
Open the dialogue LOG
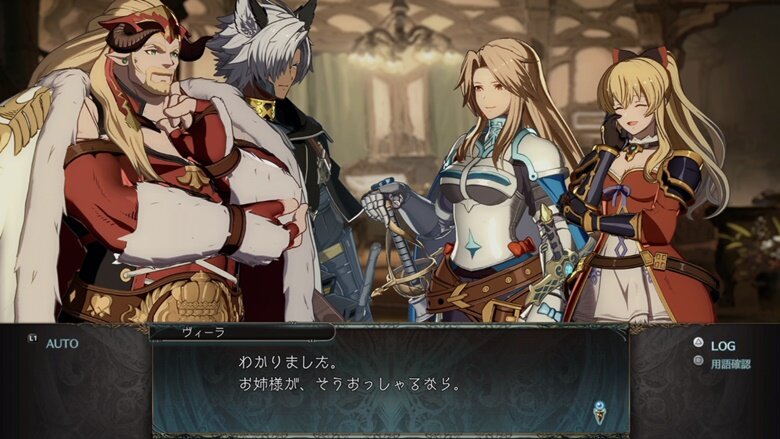tap(722, 345)
